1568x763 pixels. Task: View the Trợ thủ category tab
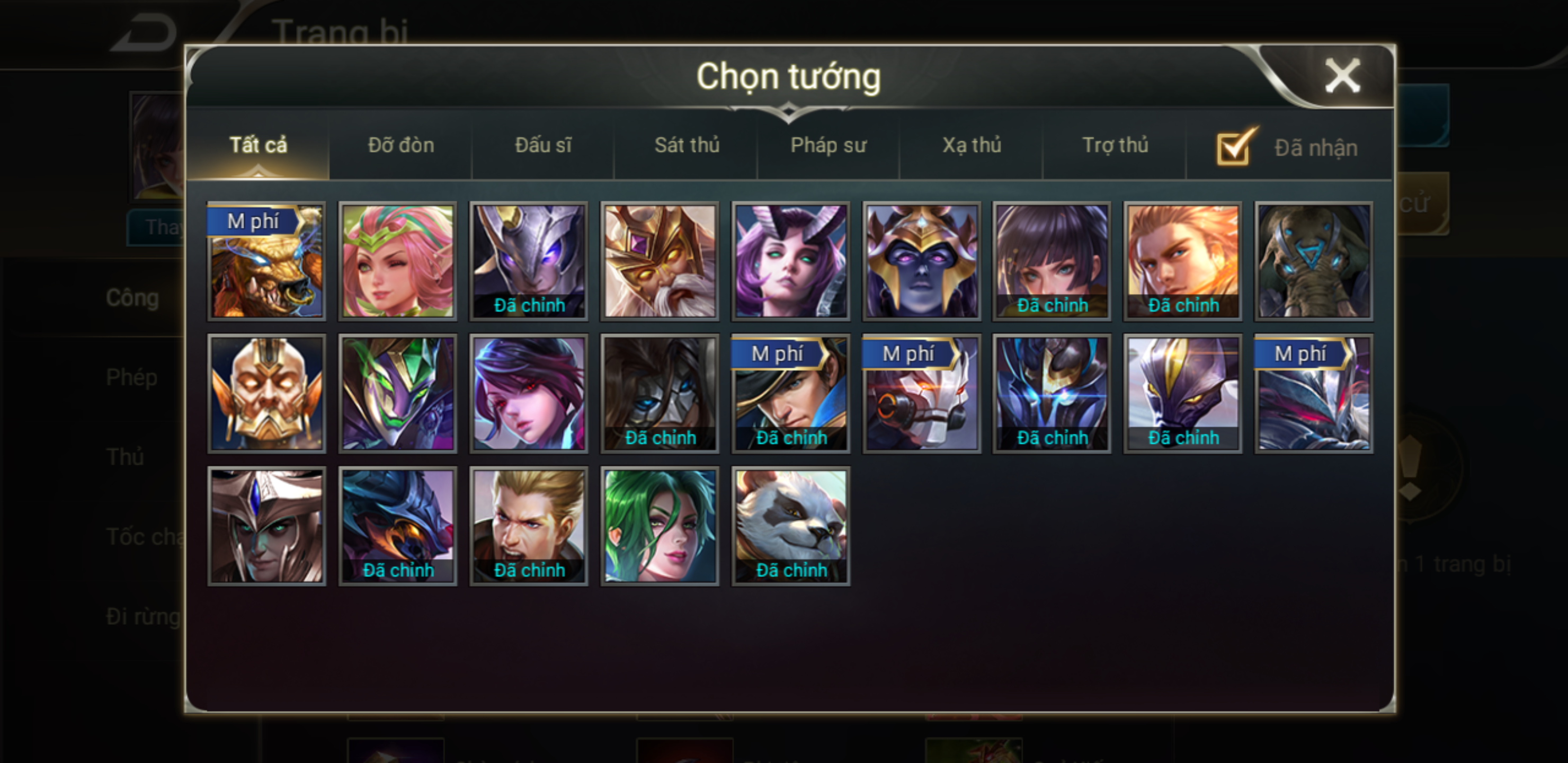tap(1115, 145)
